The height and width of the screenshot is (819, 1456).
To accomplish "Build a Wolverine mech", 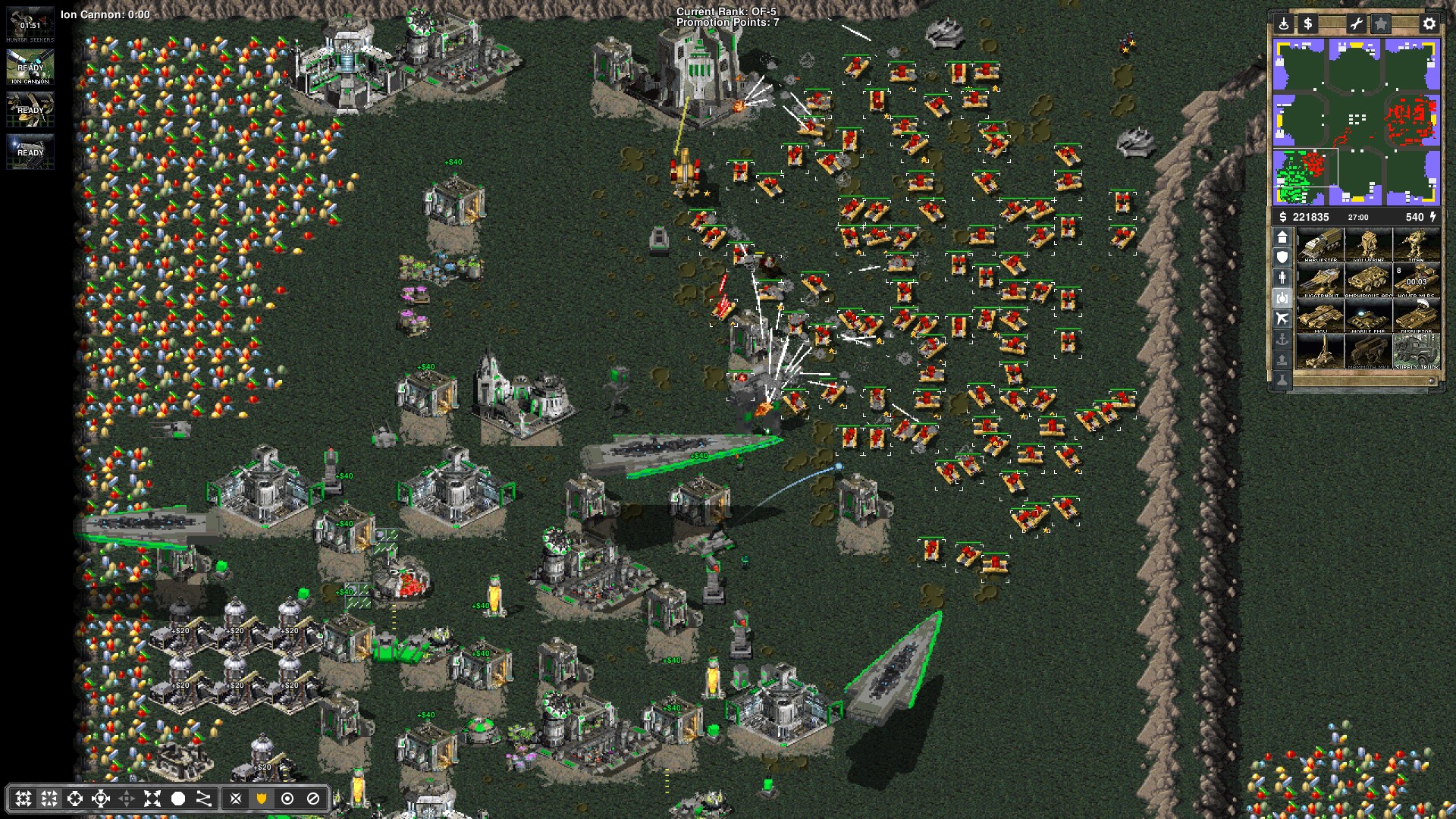I will (x=1368, y=246).
